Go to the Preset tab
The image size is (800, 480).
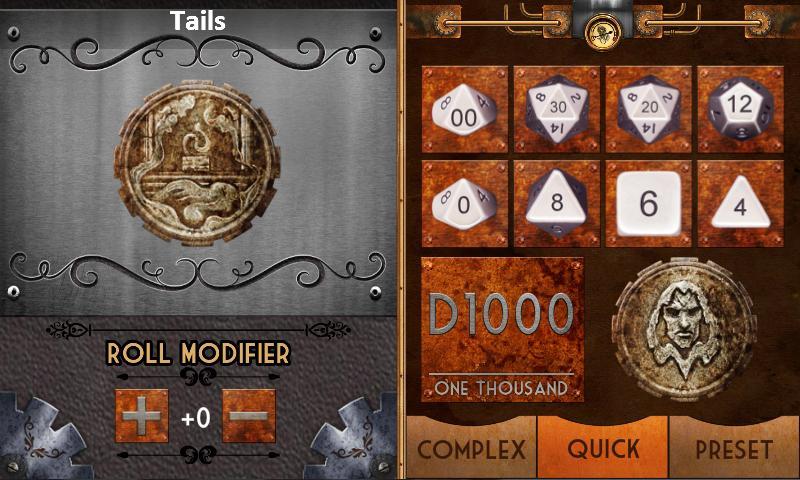tap(734, 449)
